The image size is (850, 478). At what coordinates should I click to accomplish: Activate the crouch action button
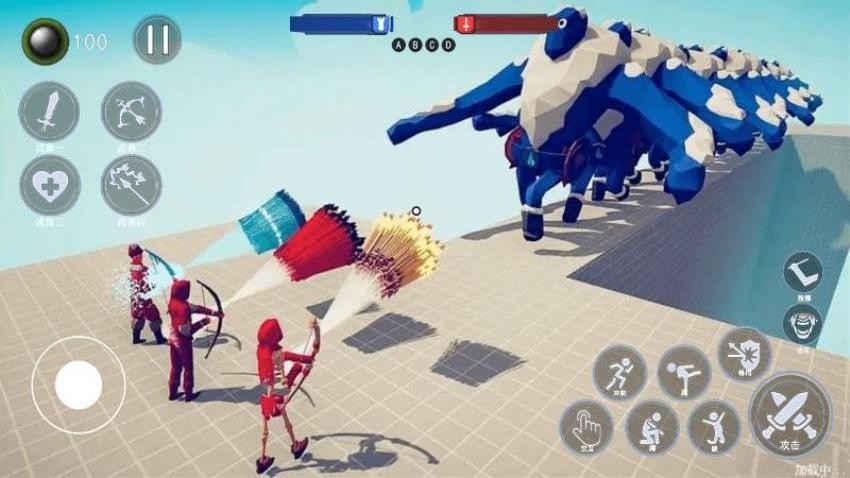tap(652, 427)
